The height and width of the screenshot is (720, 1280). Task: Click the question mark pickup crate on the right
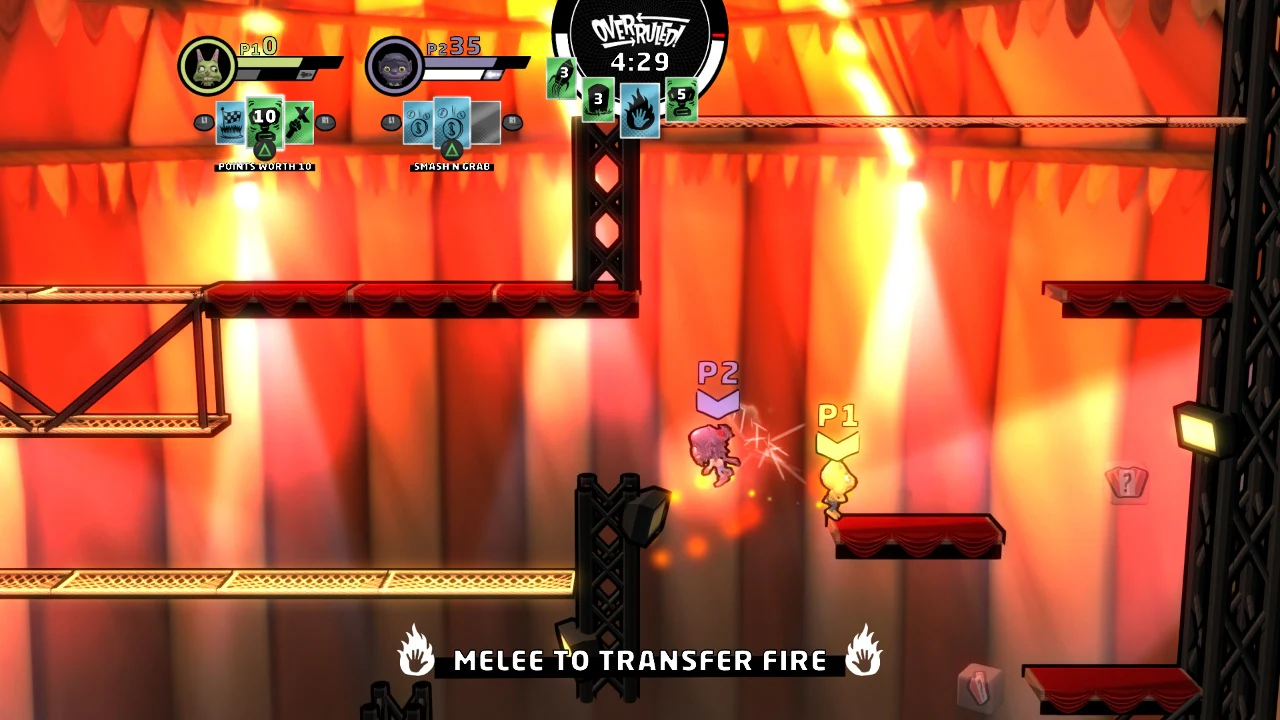click(x=1128, y=485)
